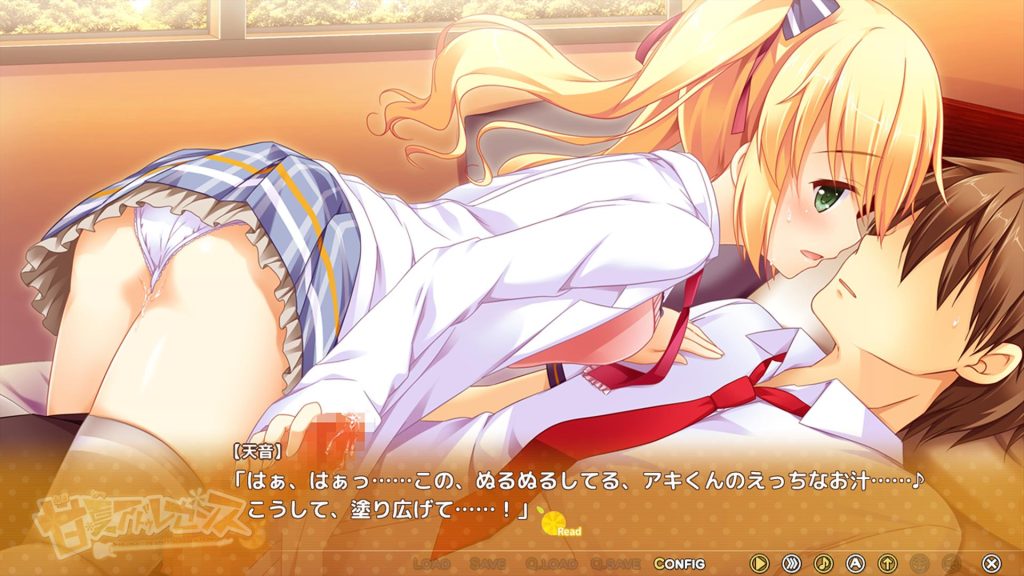Open the Config menu

pyautogui.click(x=680, y=564)
